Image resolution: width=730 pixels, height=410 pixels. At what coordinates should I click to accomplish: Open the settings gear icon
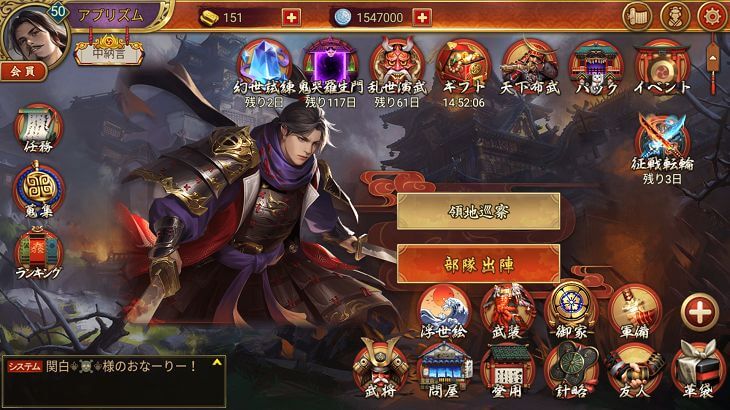coord(711,17)
